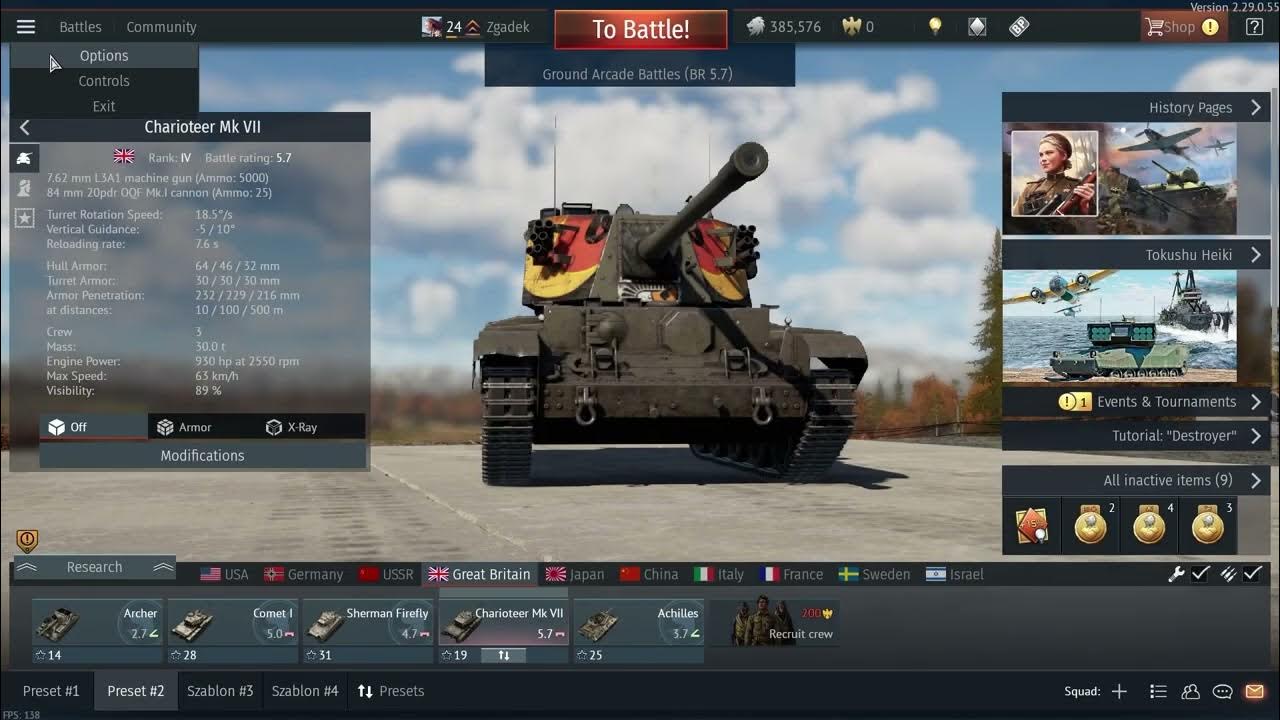Open Events & Tournaments
The width and height of the screenshot is (1280, 720).
point(1165,402)
